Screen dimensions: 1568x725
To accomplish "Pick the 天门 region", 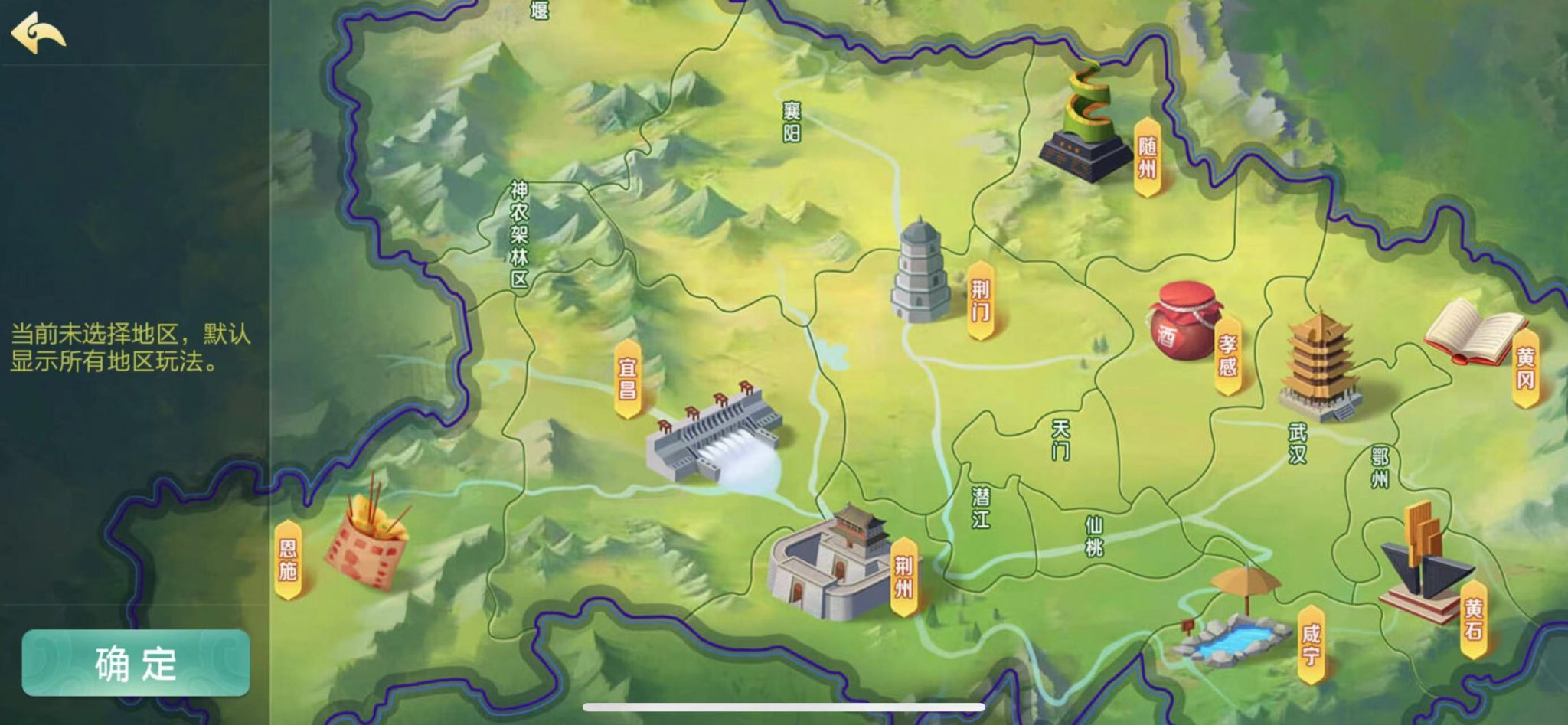I will (1061, 439).
